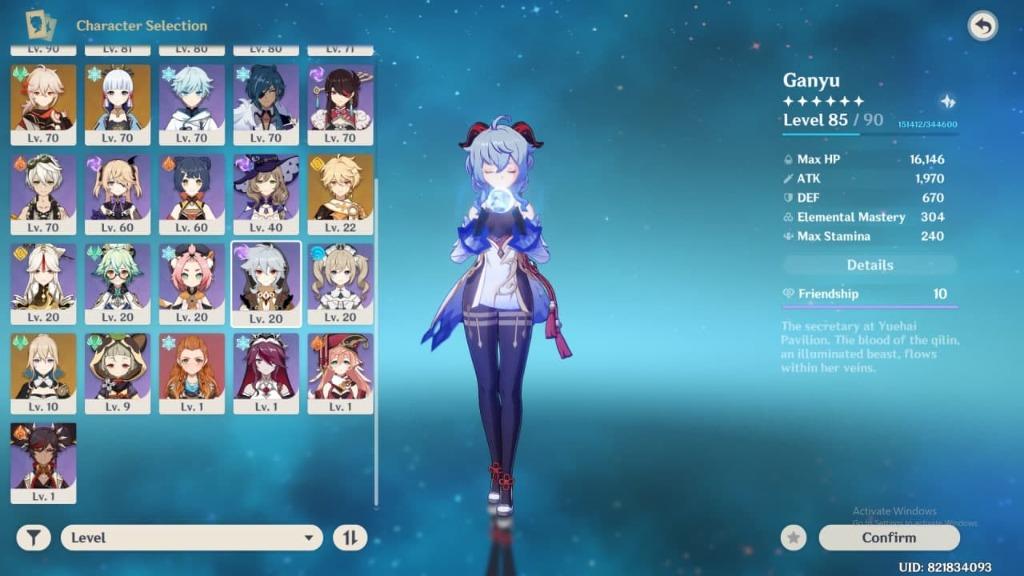Open the character filter funnel

pyautogui.click(x=33, y=538)
